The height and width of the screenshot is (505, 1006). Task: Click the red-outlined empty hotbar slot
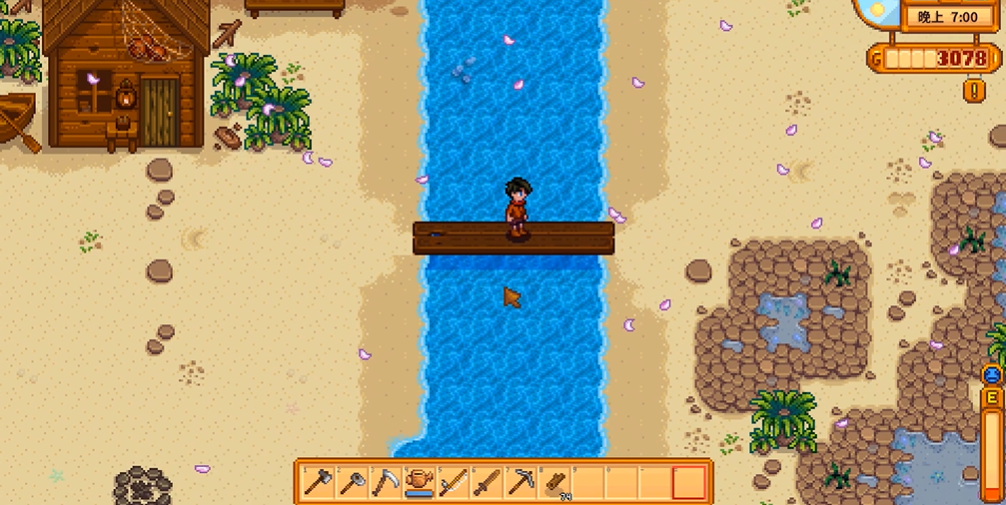tap(689, 482)
